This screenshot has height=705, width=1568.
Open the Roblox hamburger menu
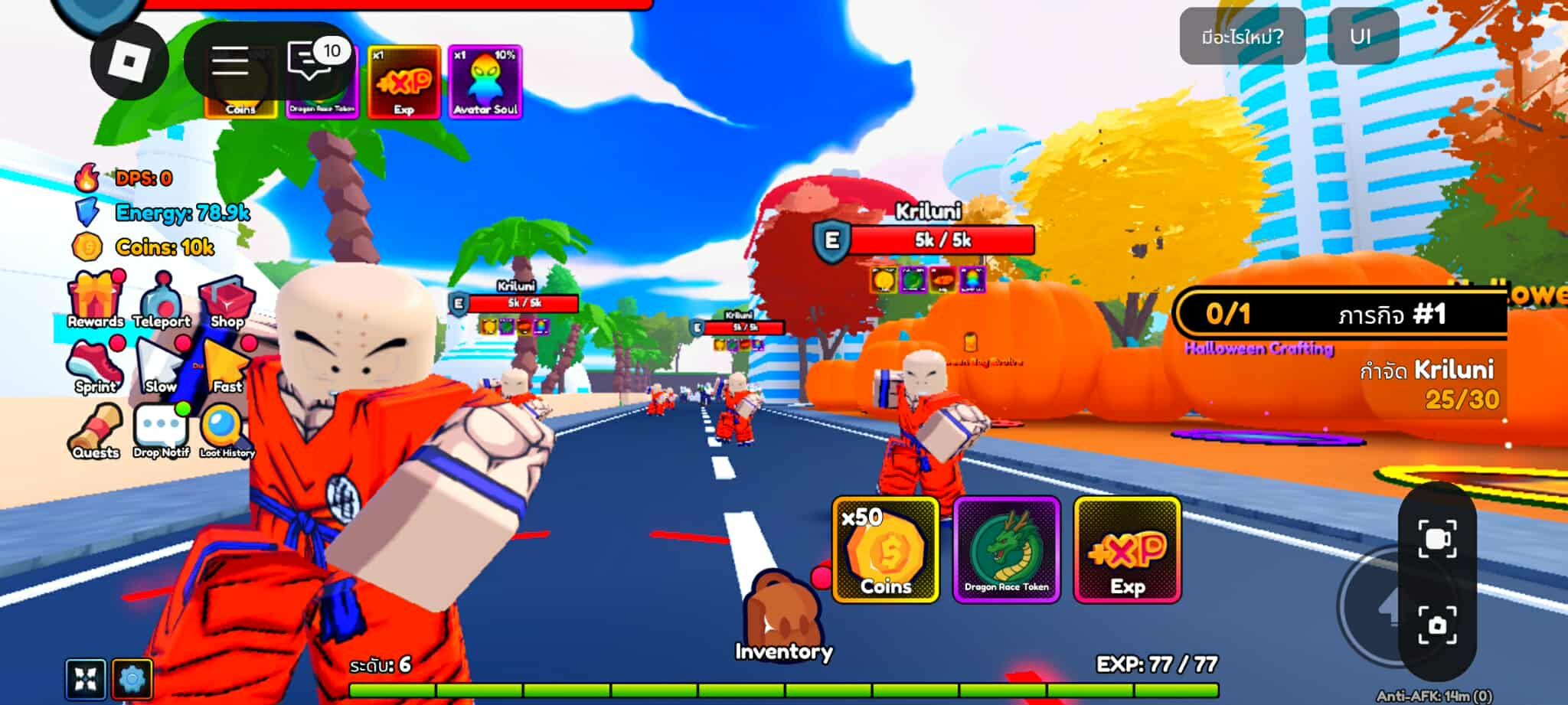pyautogui.click(x=230, y=60)
